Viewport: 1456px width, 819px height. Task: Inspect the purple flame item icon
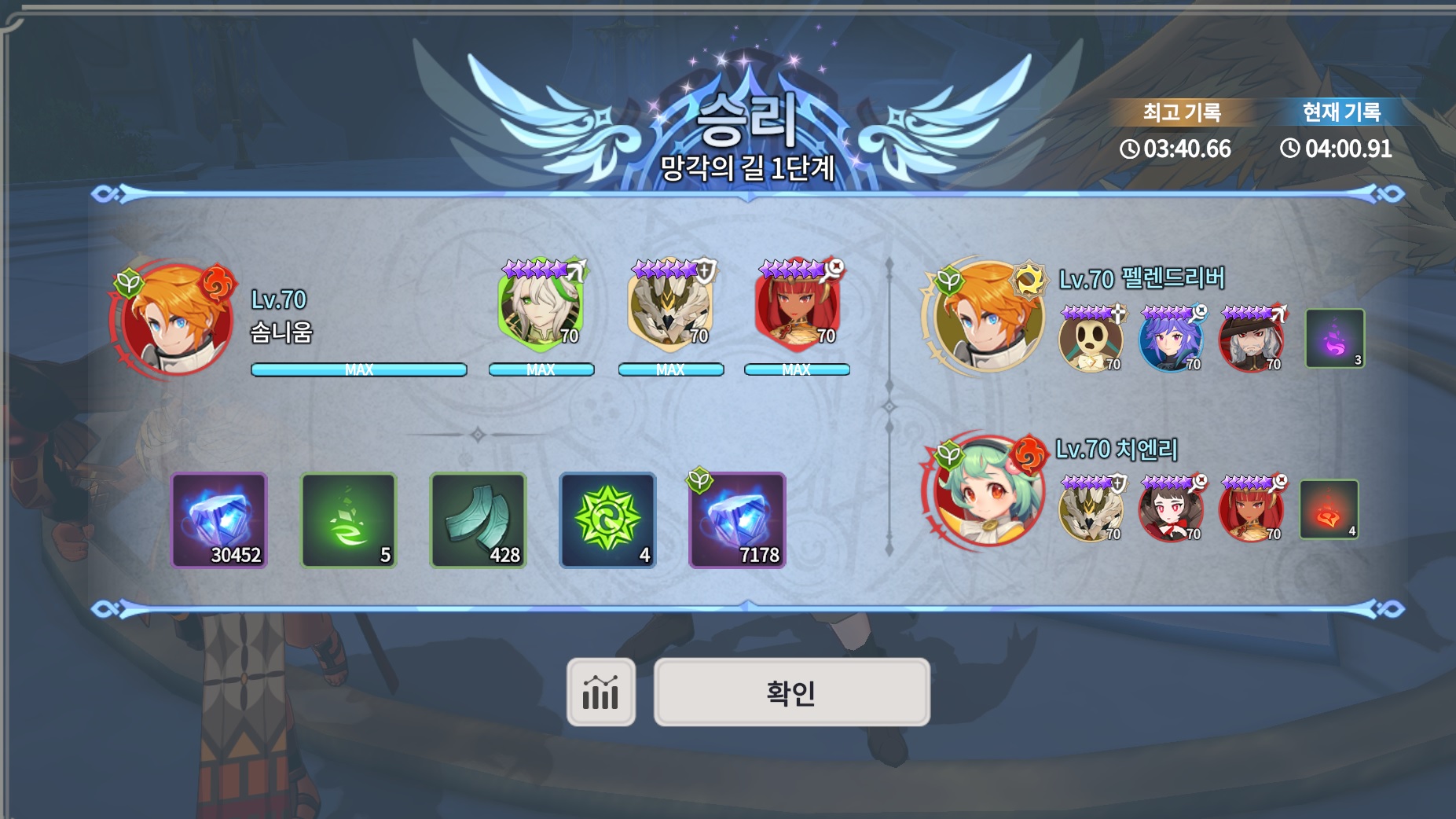click(x=1335, y=339)
